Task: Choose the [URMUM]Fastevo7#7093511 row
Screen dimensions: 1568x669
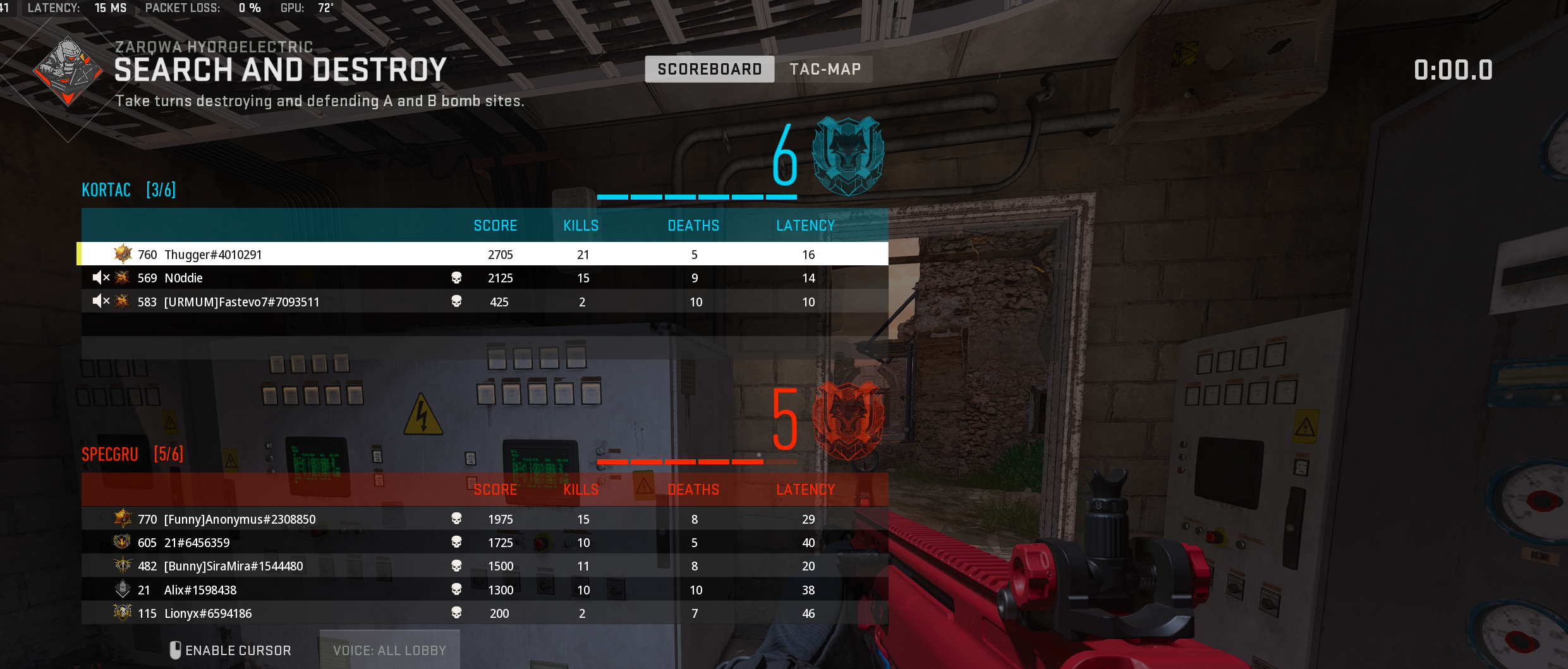Action: point(241,302)
